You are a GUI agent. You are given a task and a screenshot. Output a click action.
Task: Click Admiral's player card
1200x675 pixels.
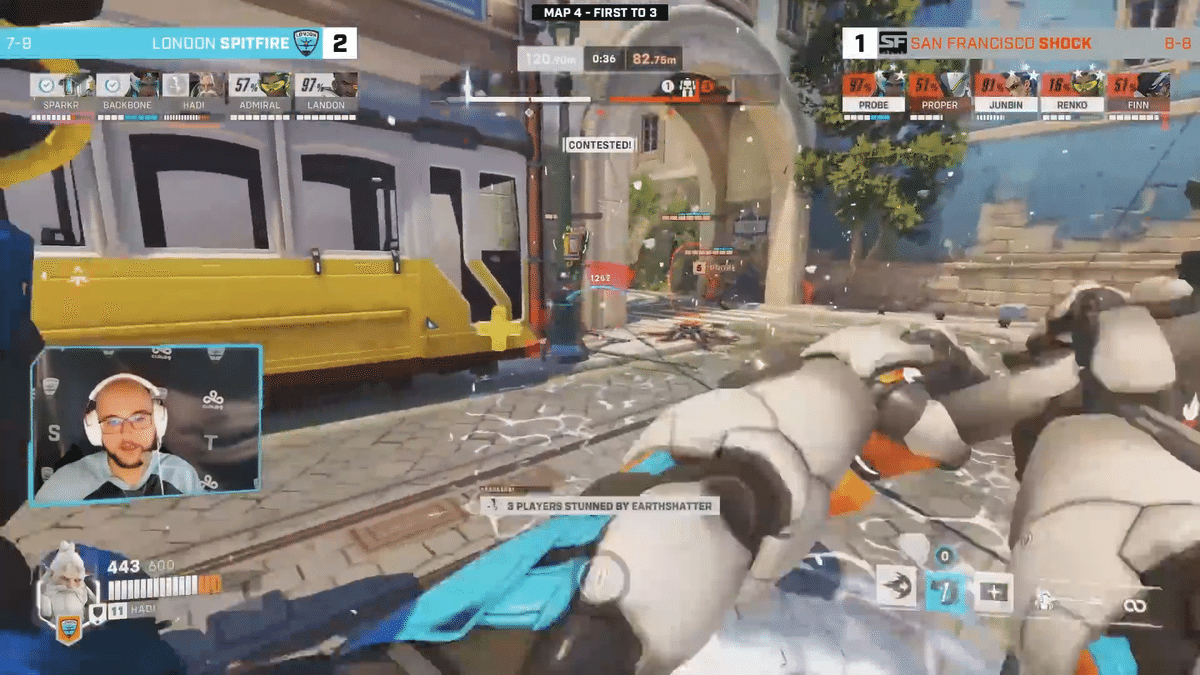point(260,92)
